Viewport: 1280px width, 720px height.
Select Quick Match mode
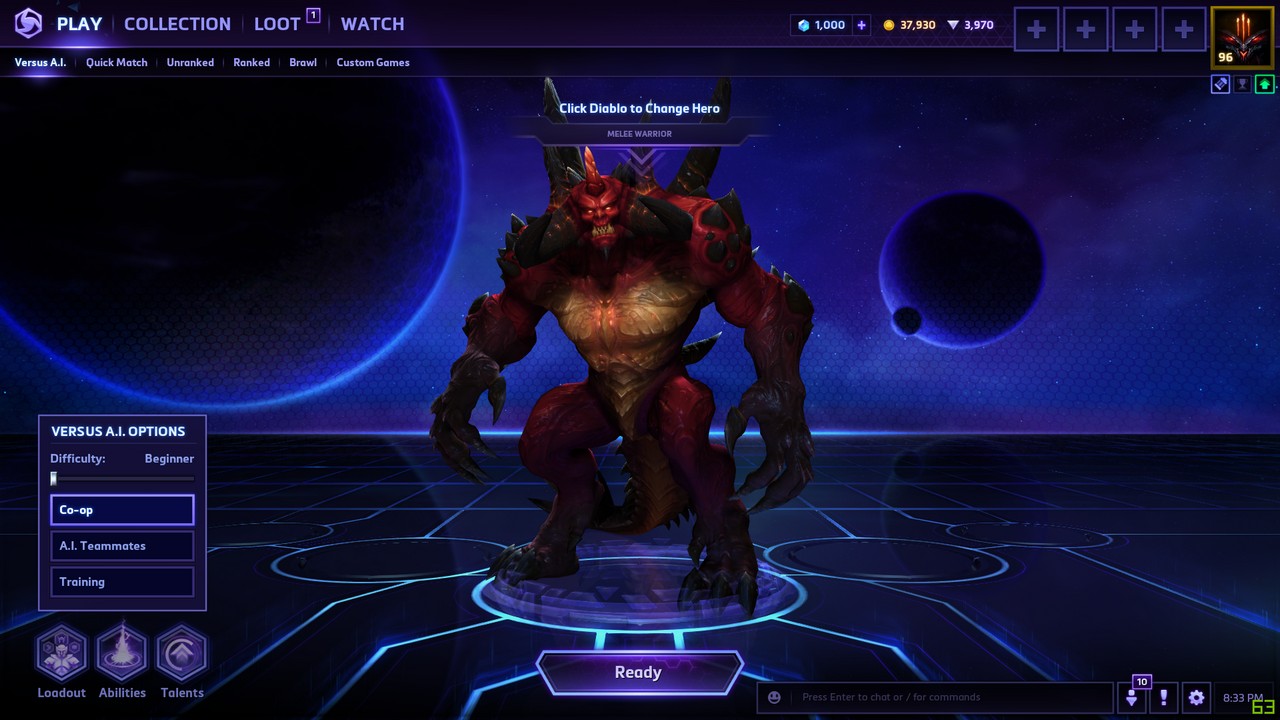116,62
